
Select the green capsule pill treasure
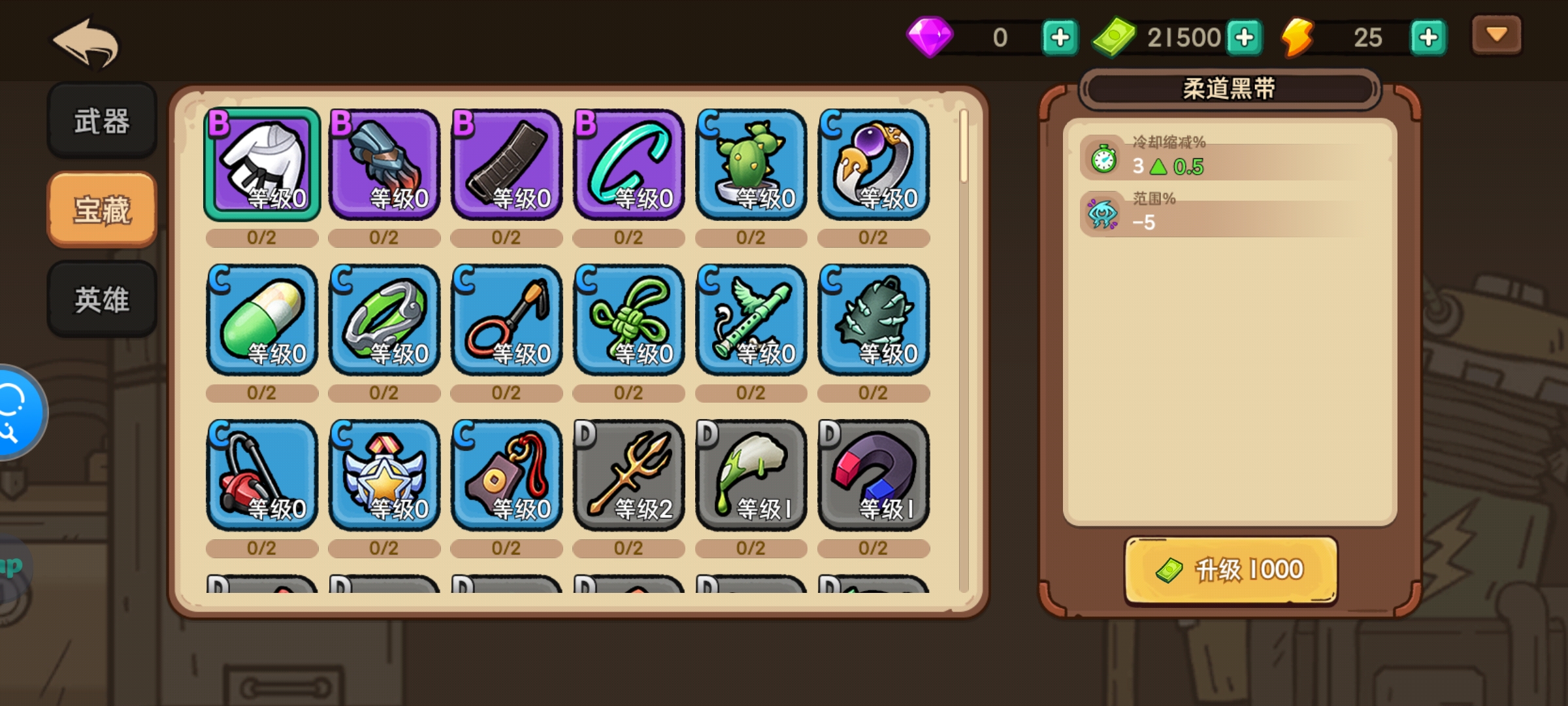[x=262, y=320]
